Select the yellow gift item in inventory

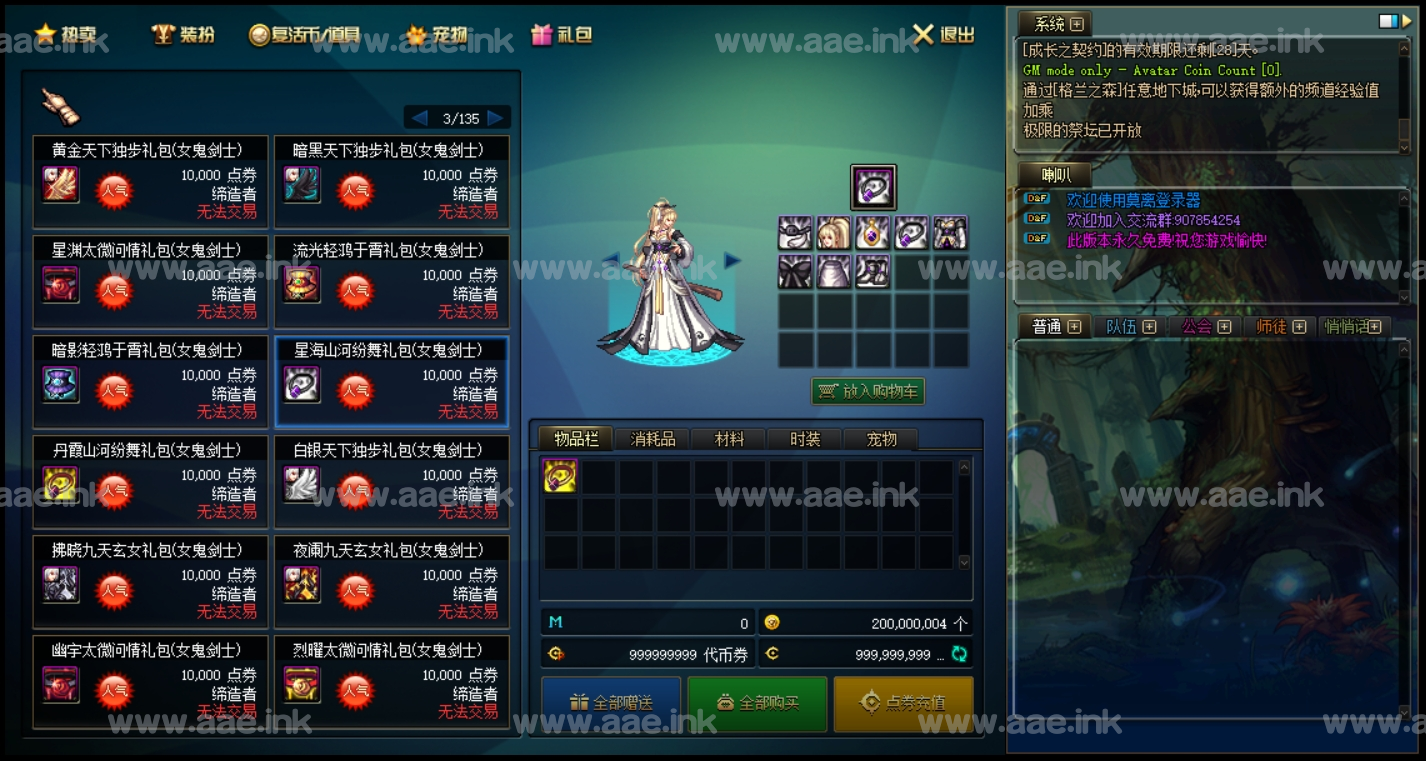click(x=560, y=476)
